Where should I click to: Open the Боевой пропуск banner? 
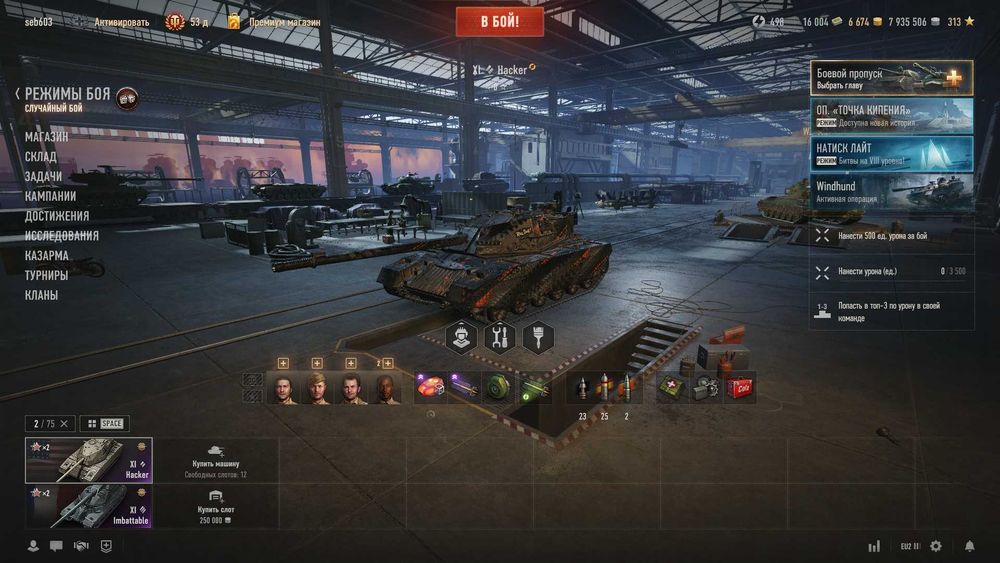[x=892, y=78]
